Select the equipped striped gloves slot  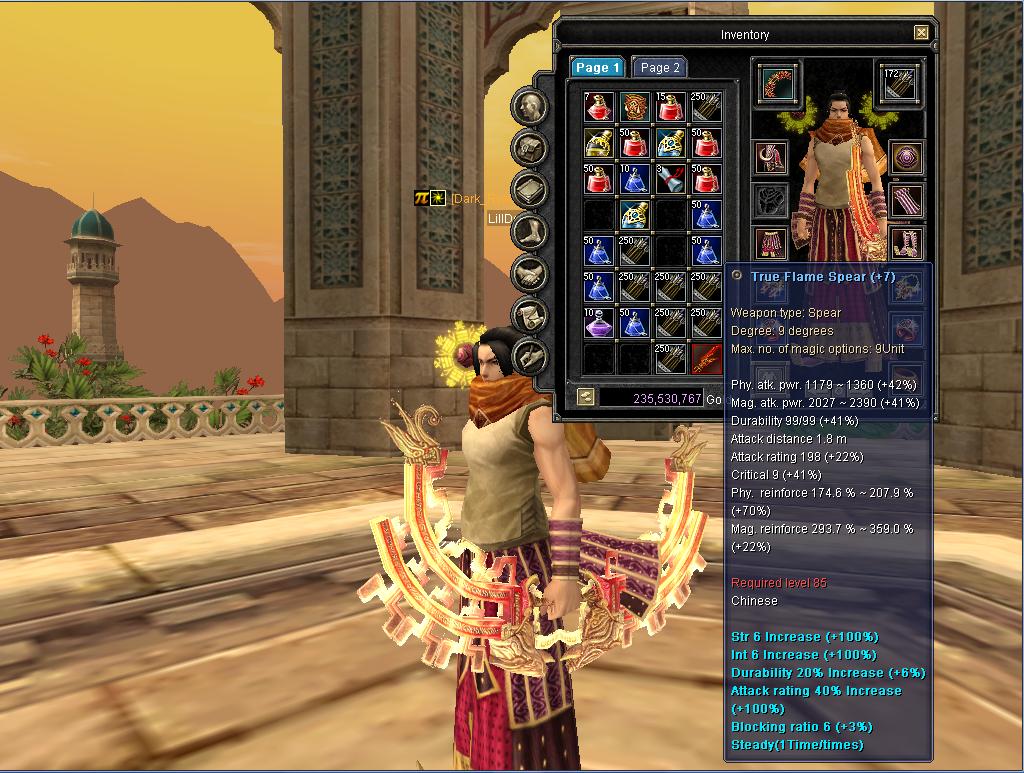[x=906, y=199]
